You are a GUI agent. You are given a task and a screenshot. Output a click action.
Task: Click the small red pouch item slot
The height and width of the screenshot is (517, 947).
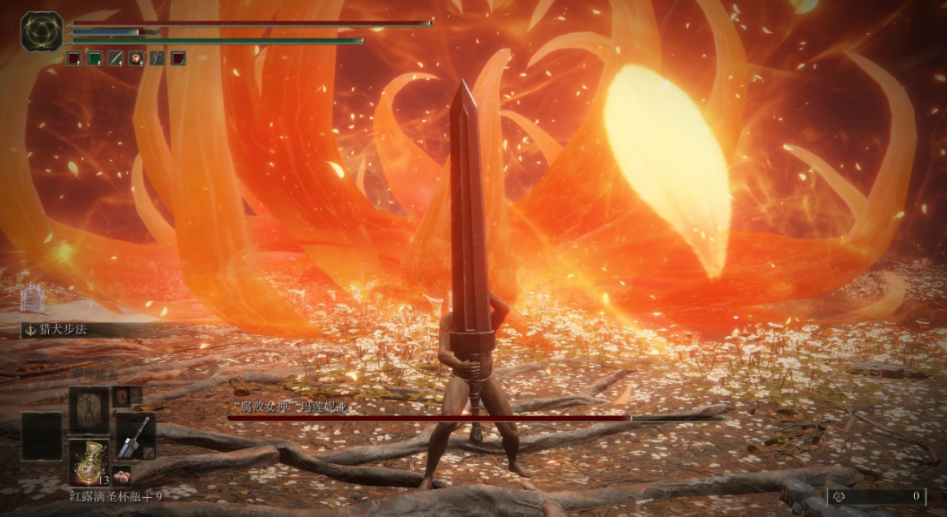coord(120,396)
